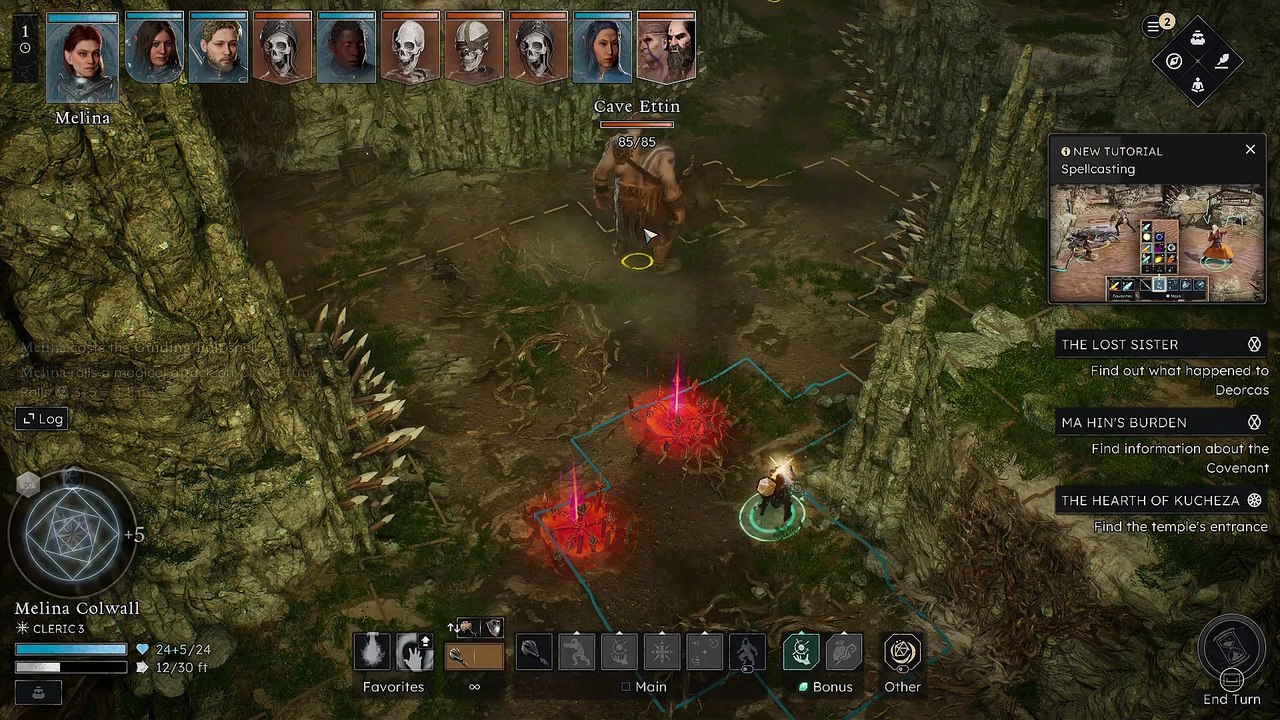Open the quill journal icon

(1221, 61)
